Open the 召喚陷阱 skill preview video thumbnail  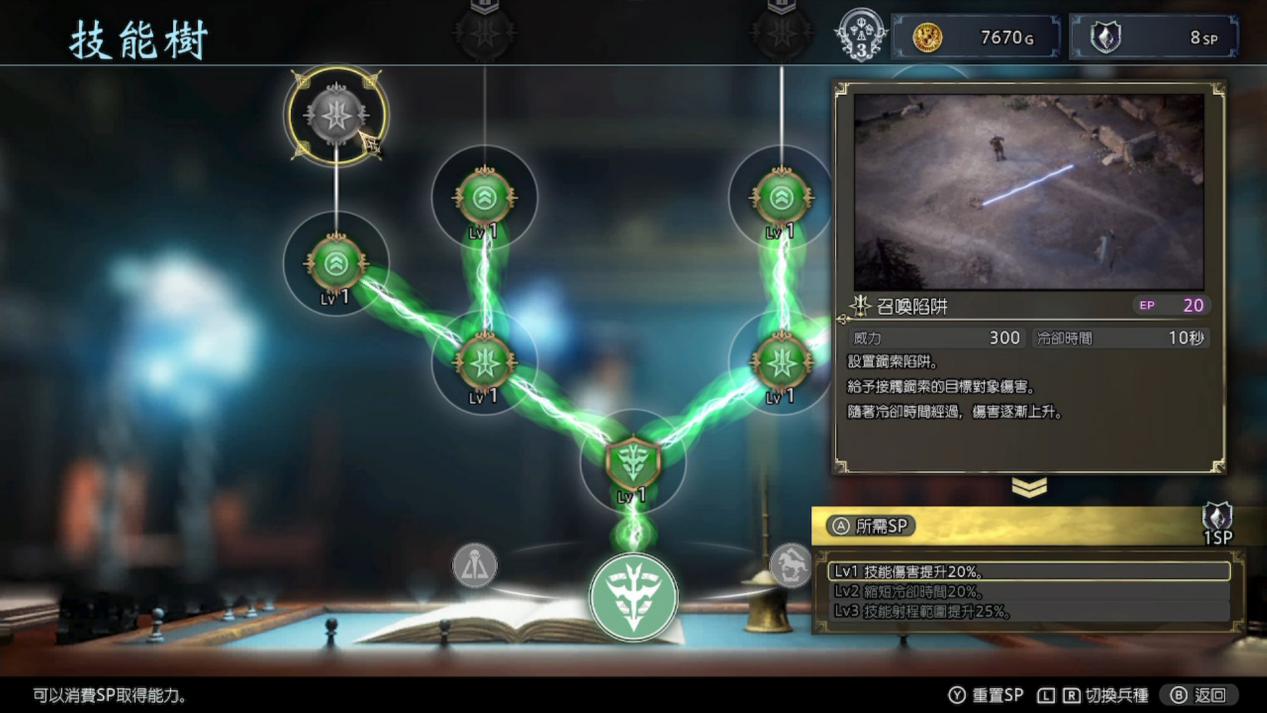coord(1028,191)
